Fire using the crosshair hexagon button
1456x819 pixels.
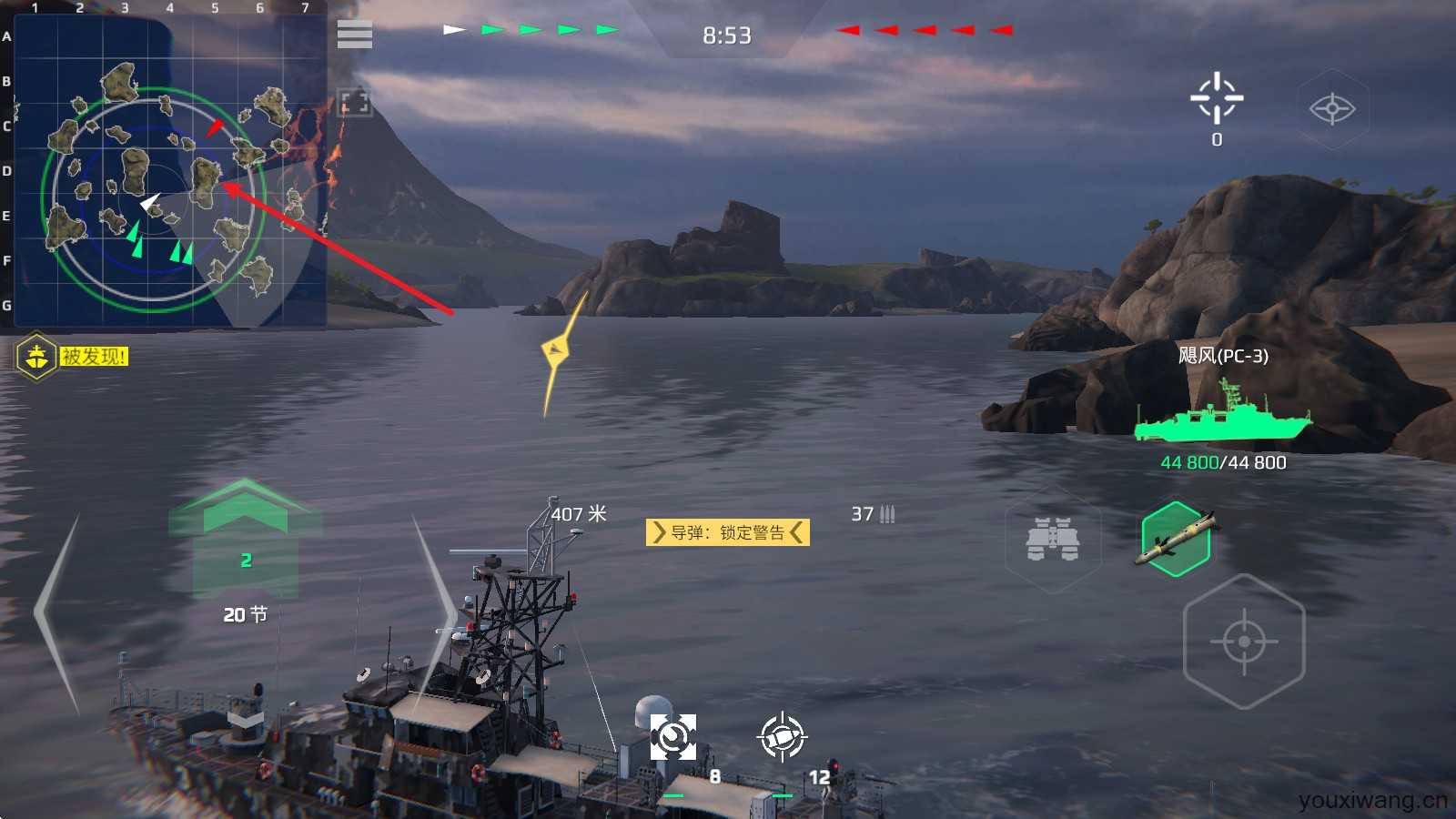click(x=1243, y=642)
